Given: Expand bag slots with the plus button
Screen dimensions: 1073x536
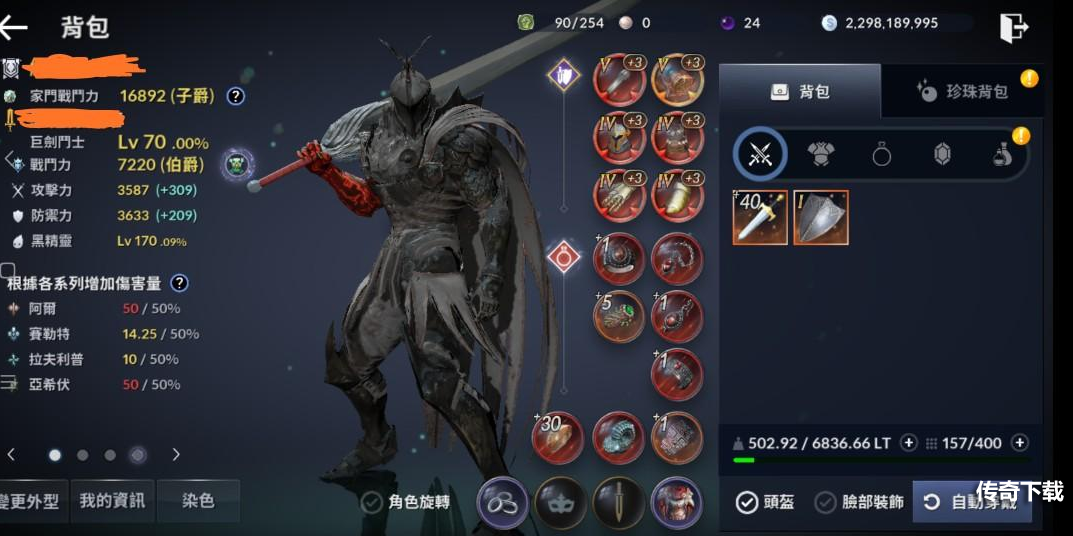Looking at the screenshot, I should [1019, 443].
